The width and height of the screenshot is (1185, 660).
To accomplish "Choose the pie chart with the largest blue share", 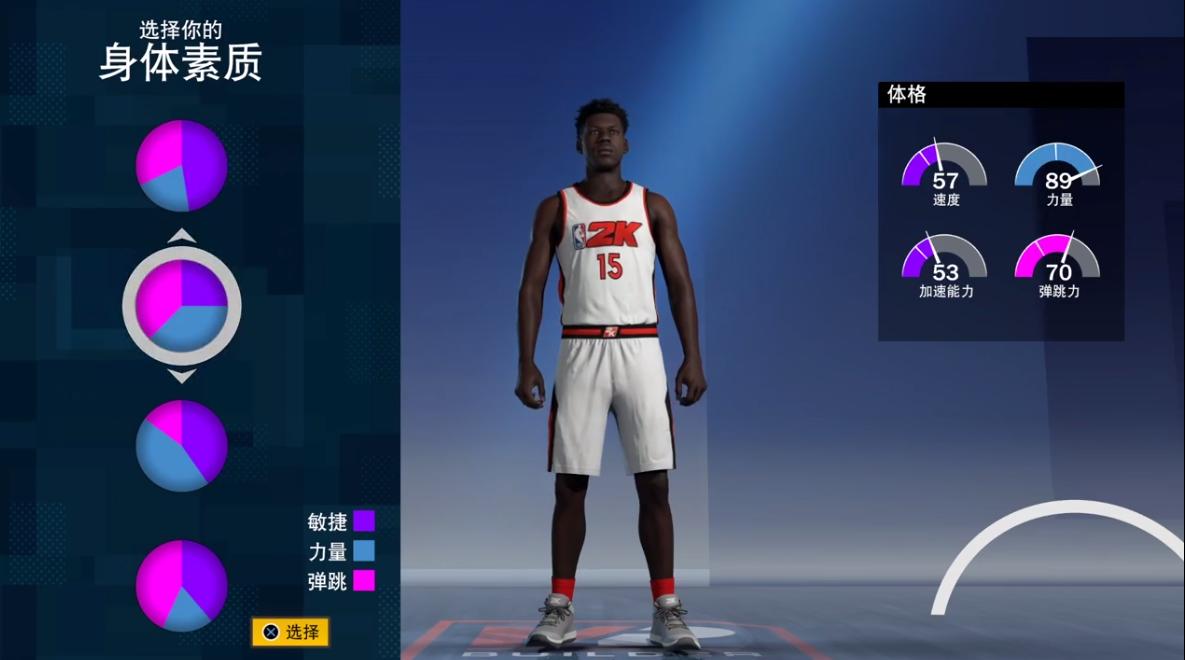I will (182, 445).
